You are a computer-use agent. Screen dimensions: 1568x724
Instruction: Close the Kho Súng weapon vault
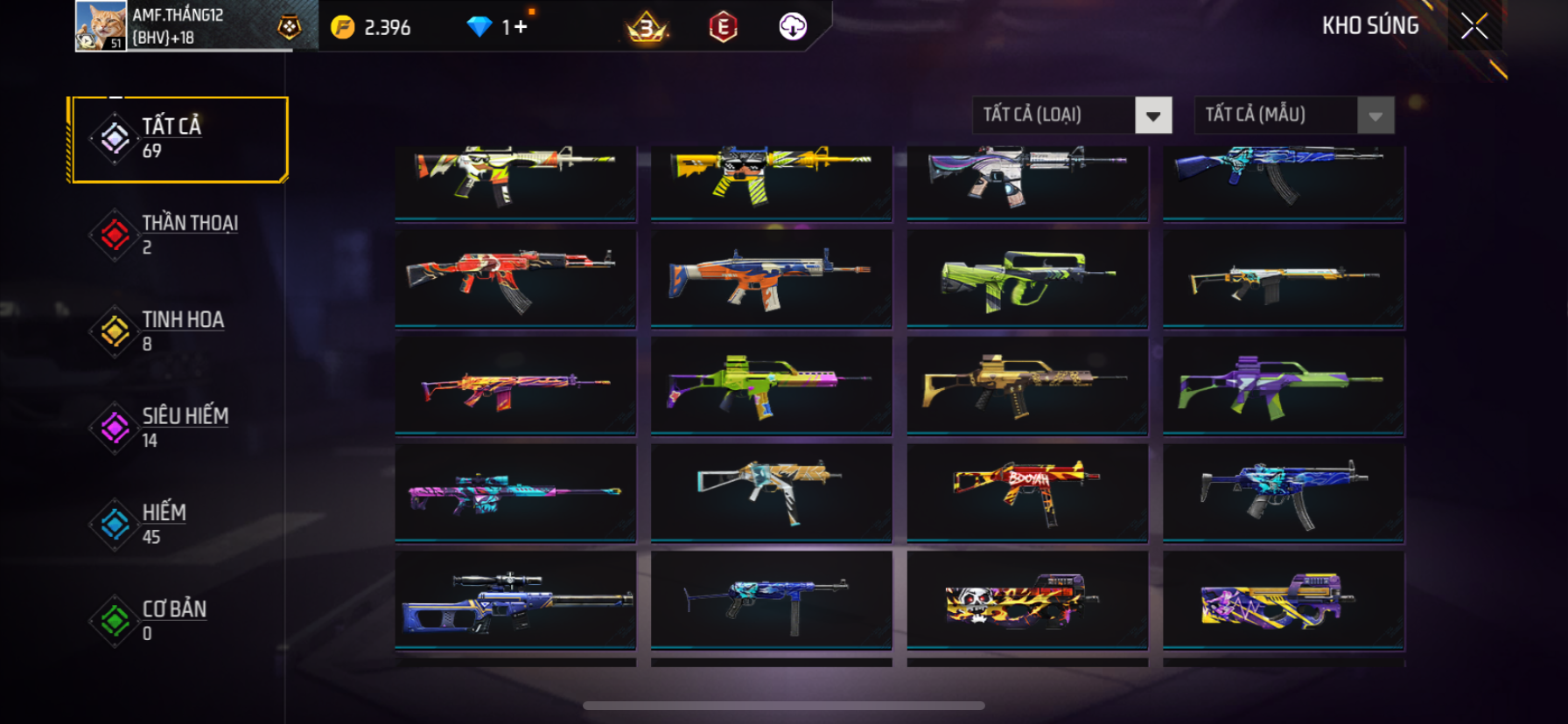[1474, 27]
